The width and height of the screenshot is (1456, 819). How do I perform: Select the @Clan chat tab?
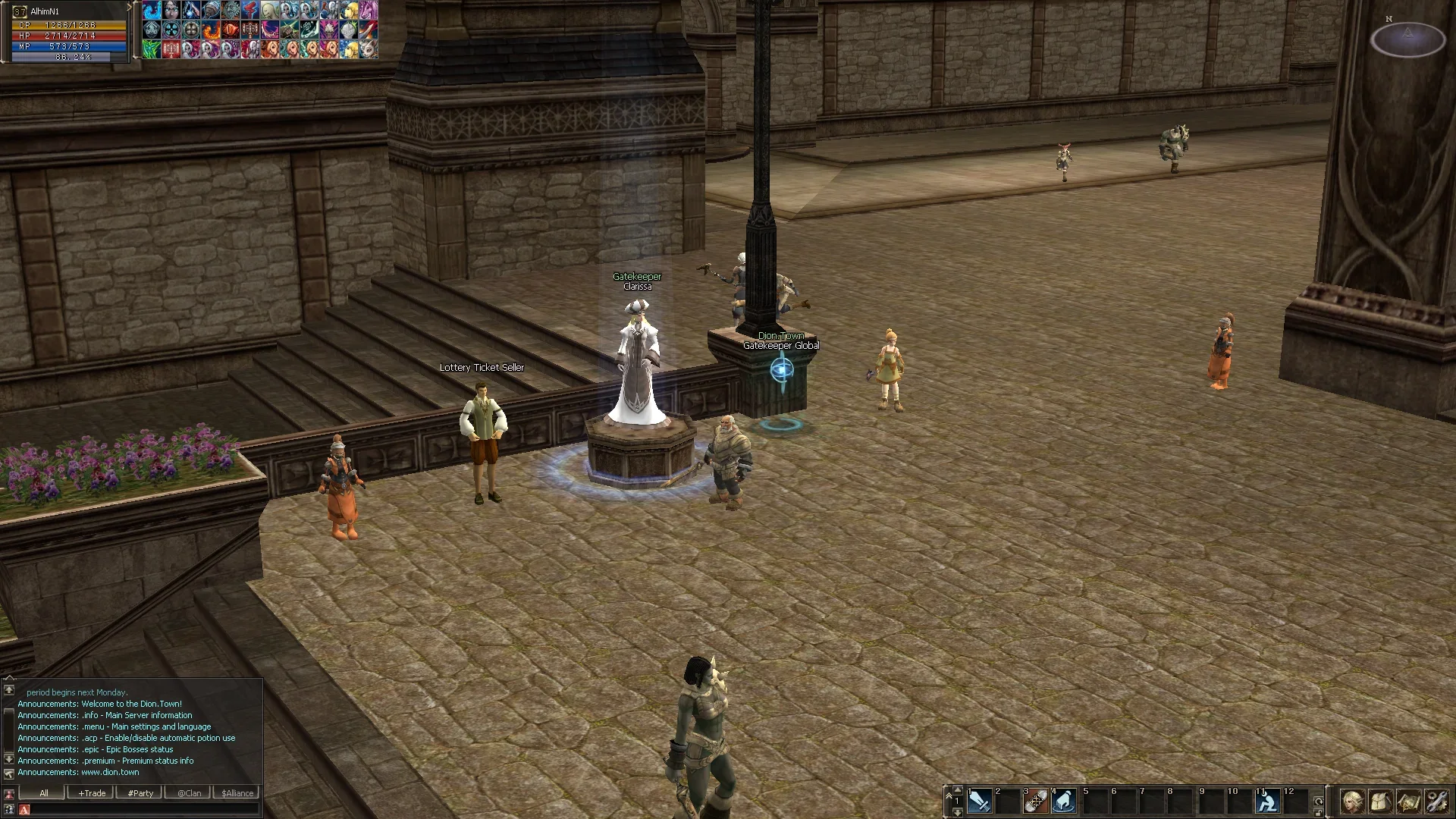[190, 793]
